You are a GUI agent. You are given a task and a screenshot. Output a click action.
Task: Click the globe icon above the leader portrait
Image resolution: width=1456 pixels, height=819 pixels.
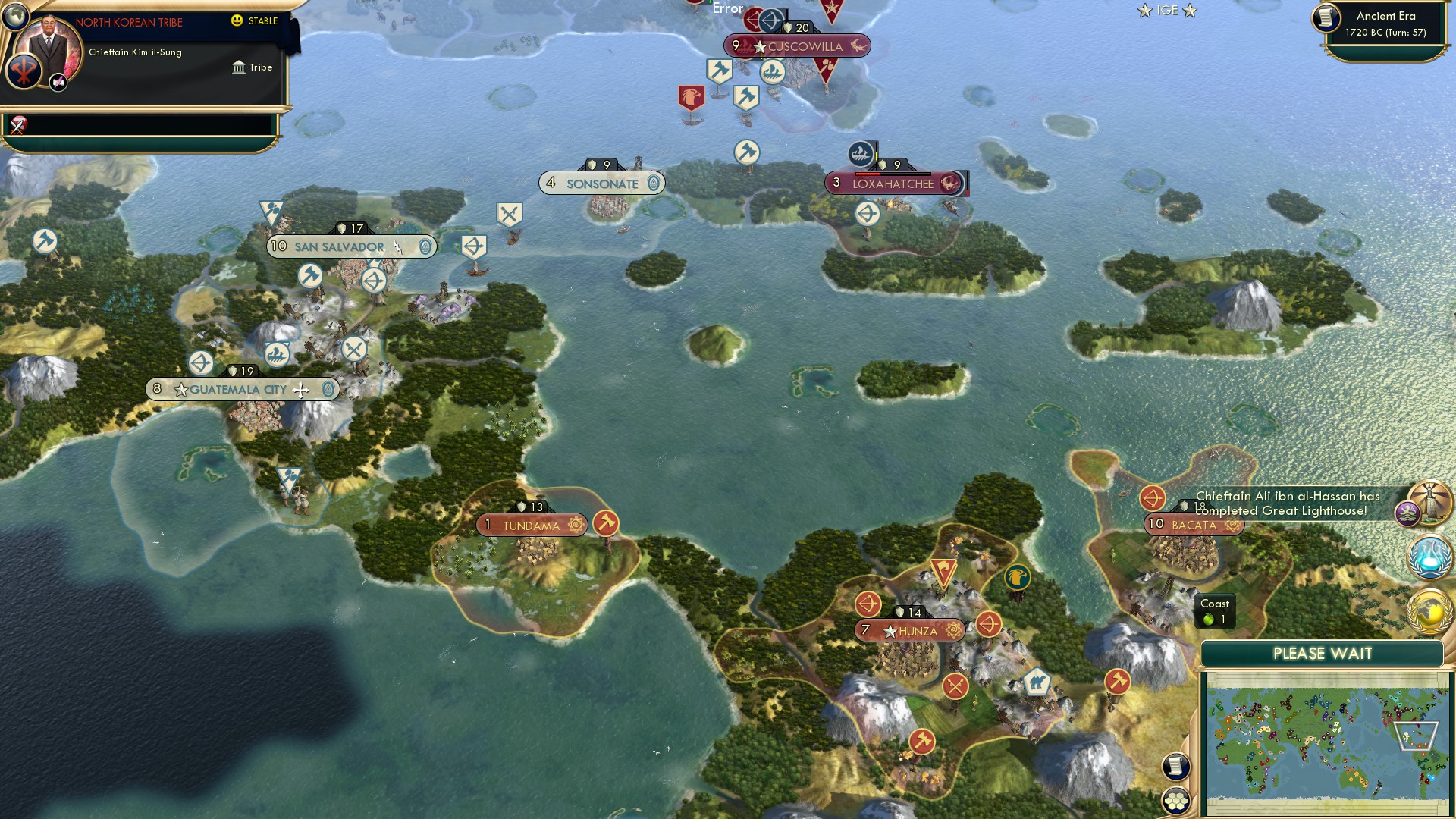click(15, 18)
